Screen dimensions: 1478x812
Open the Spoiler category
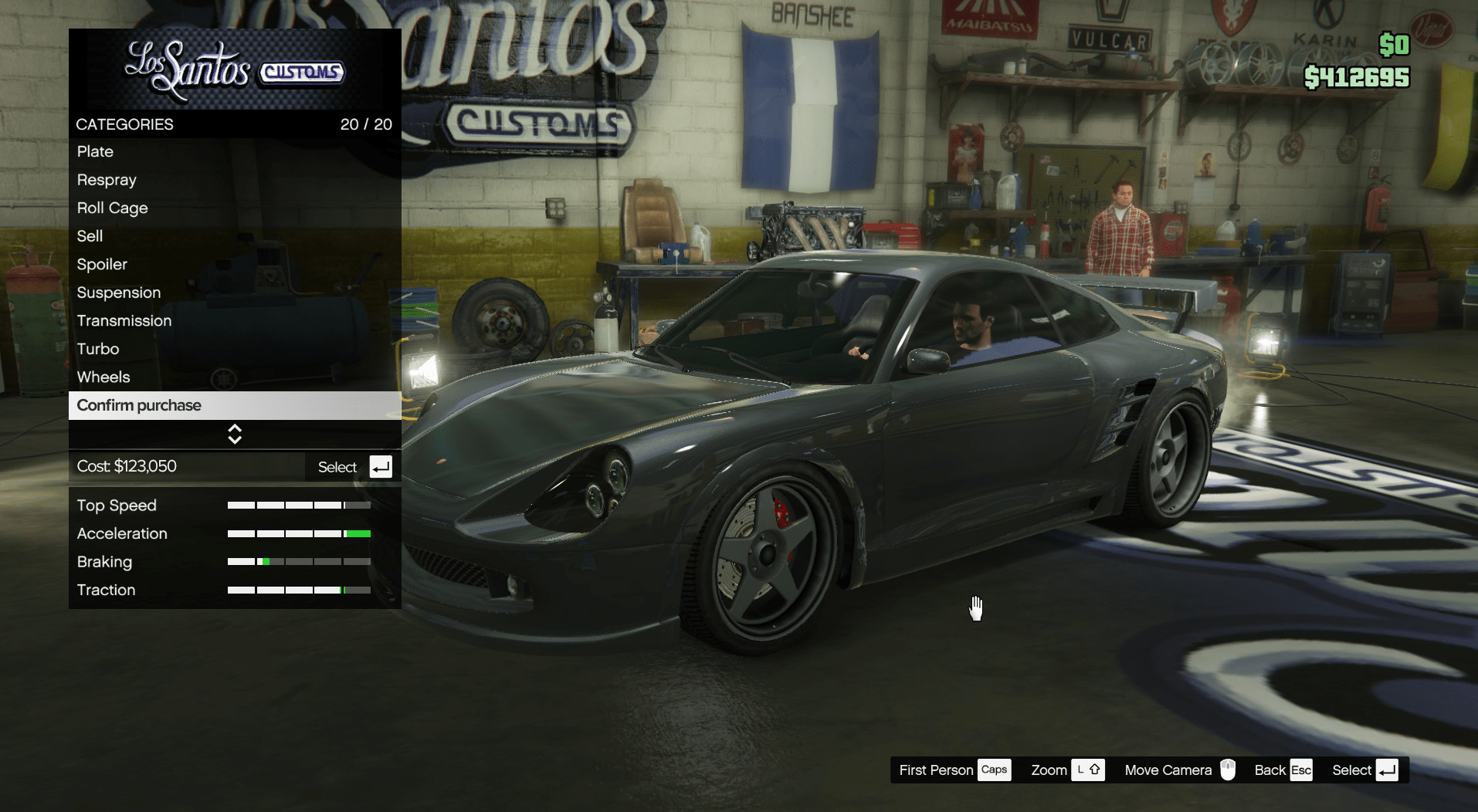coord(102,265)
